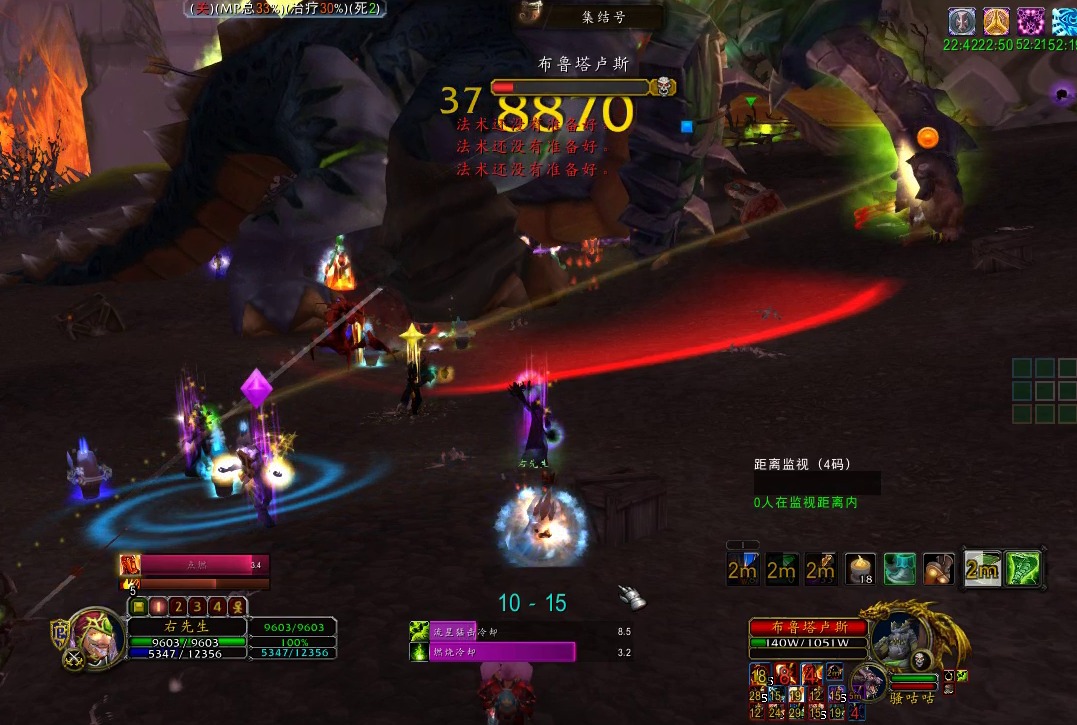This screenshot has height=725, width=1077.
Task: Activate the green serpent ability icon
Action: 1023,569
